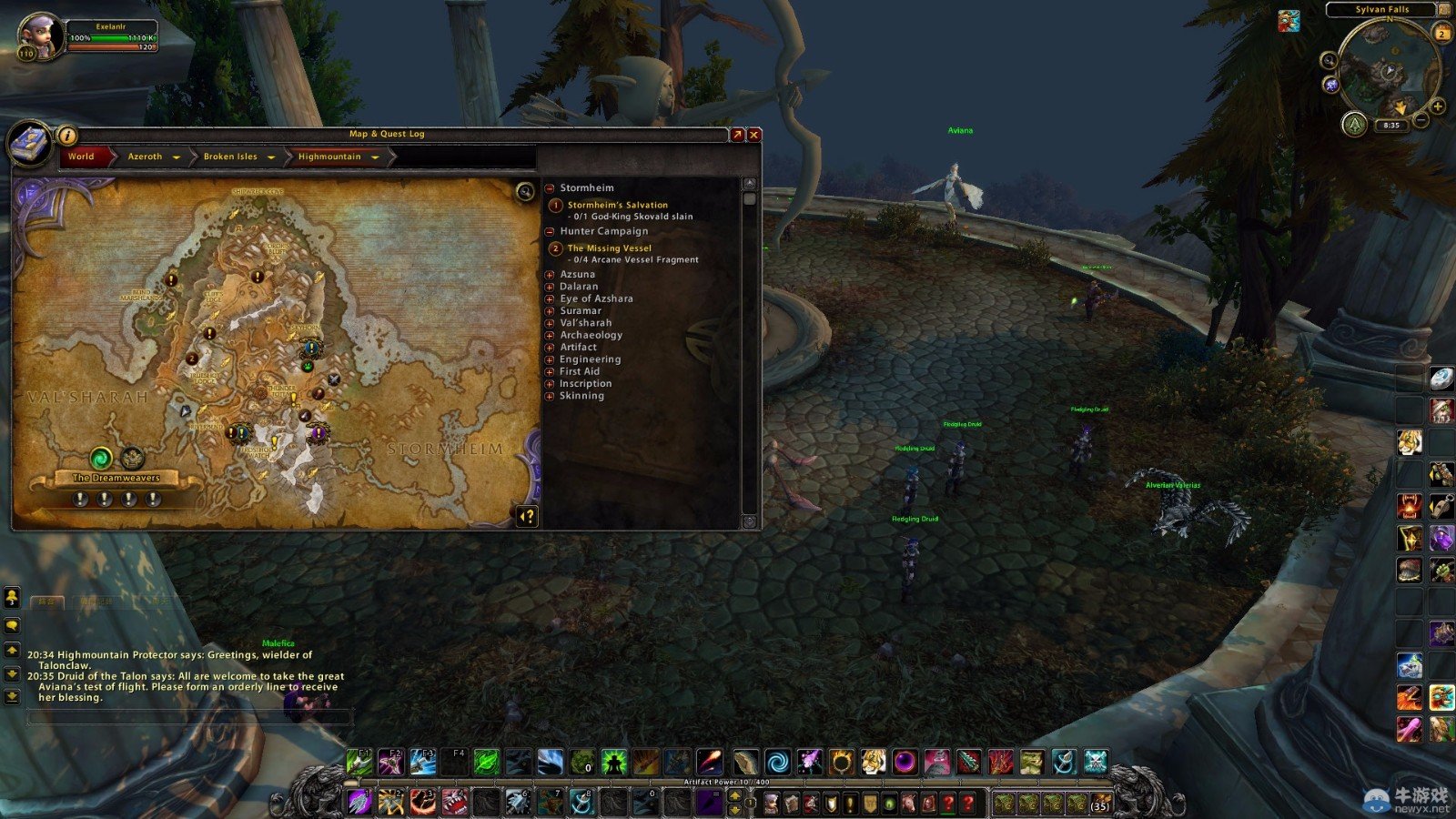
Task: Switch to the World map tab
Action: [x=81, y=157]
